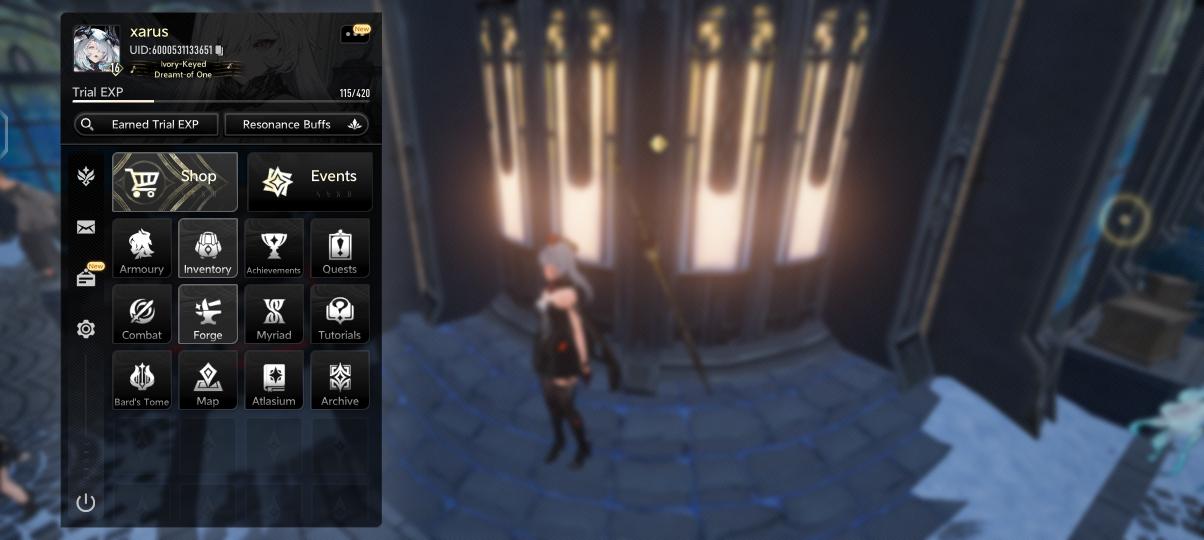Image resolution: width=1204 pixels, height=540 pixels.
Task: Go to the Armoury
Action: 142,247
